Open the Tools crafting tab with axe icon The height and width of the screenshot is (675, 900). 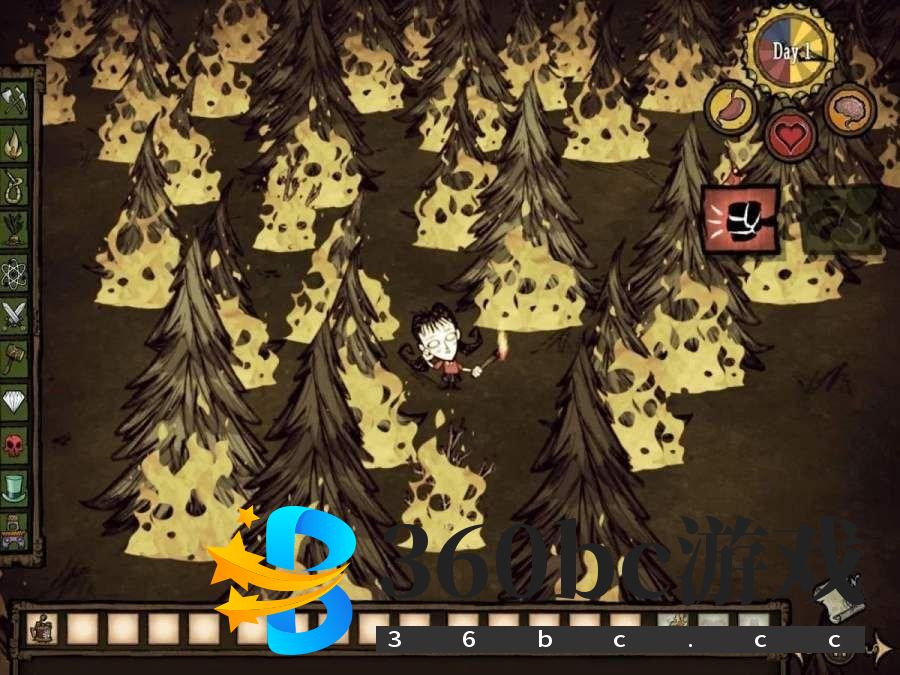pos(14,98)
